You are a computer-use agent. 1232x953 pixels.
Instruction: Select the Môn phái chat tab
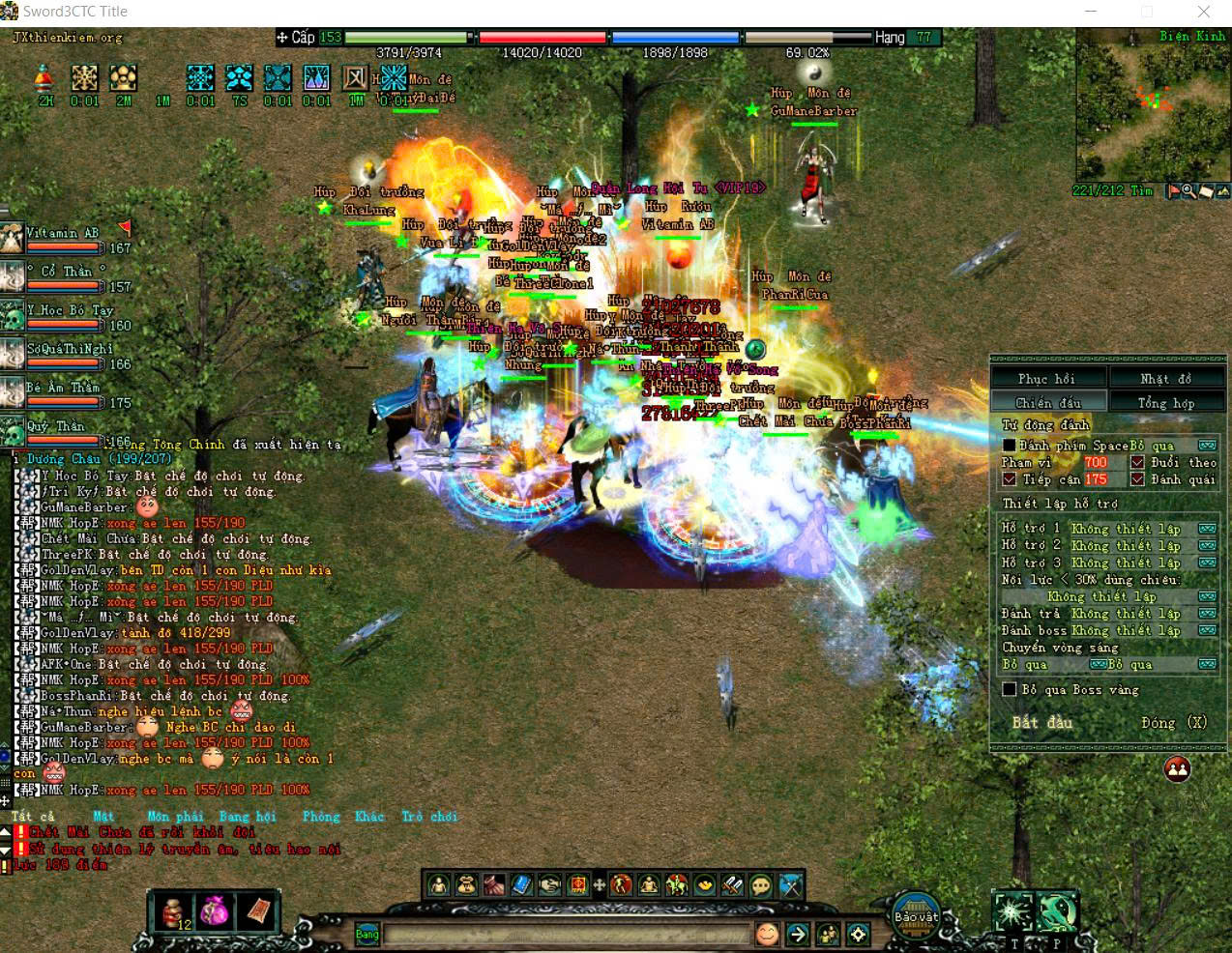[x=172, y=817]
